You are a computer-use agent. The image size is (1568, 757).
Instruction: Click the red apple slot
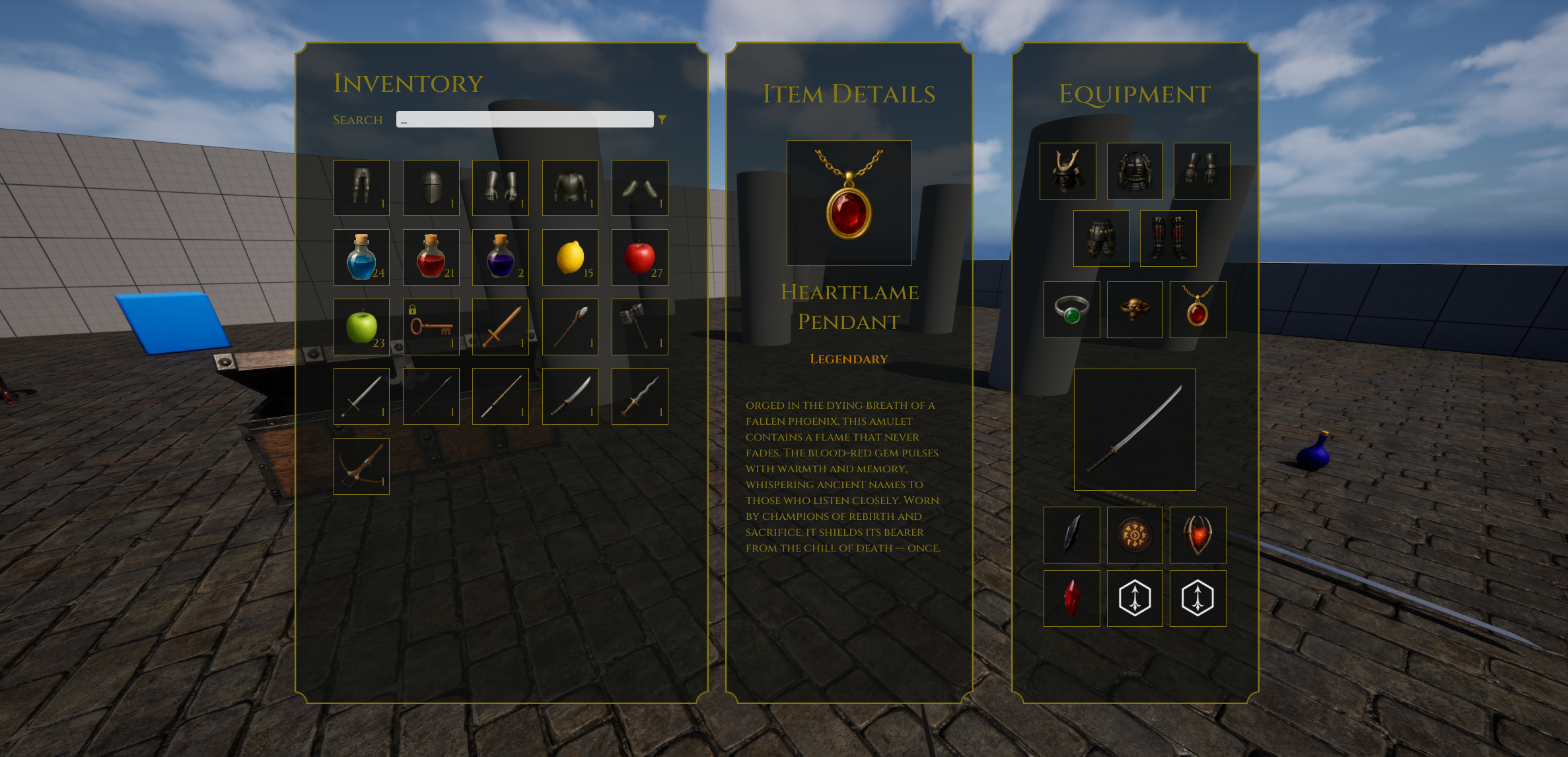[639, 258]
